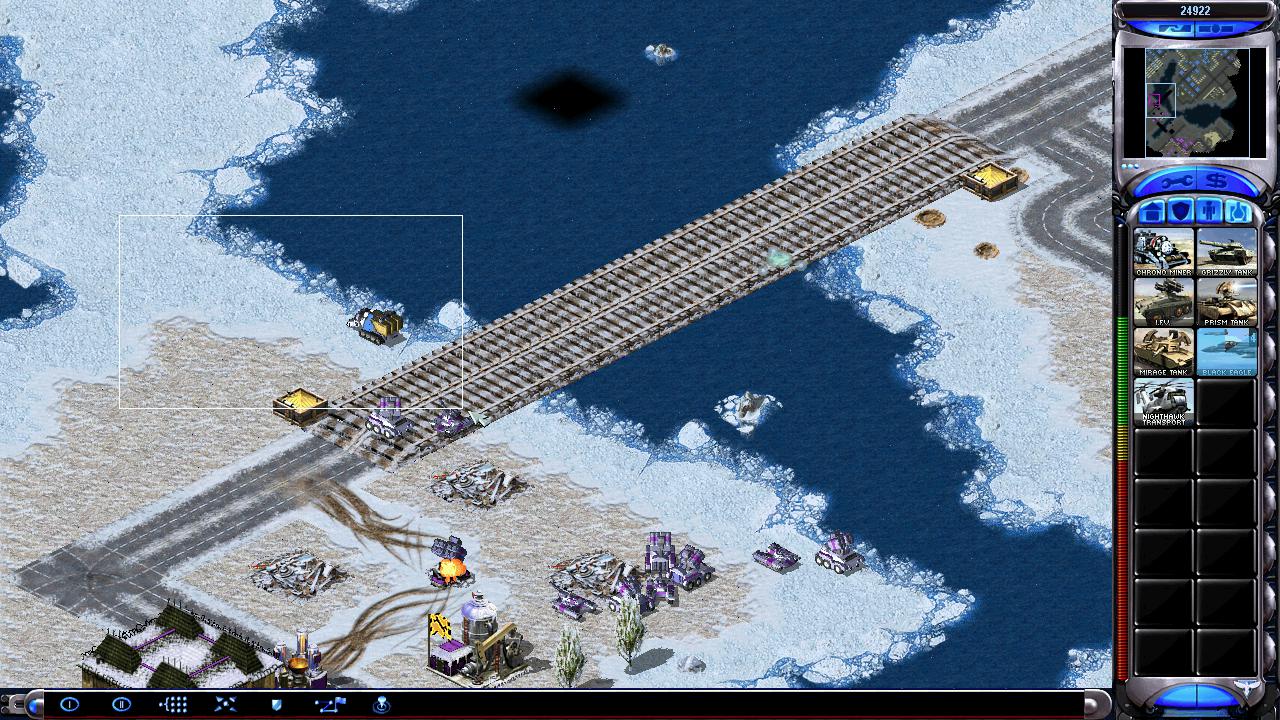Image resolution: width=1280 pixels, height=720 pixels.
Task: Build a Prism Tank
Action: coord(1227,302)
